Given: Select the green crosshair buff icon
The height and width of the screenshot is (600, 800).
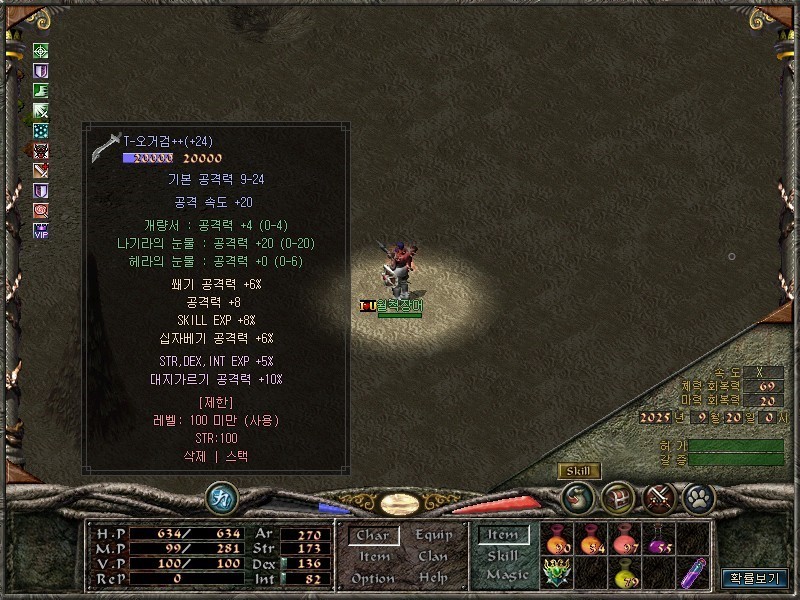Looking at the screenshot, I should pos(41,52).
